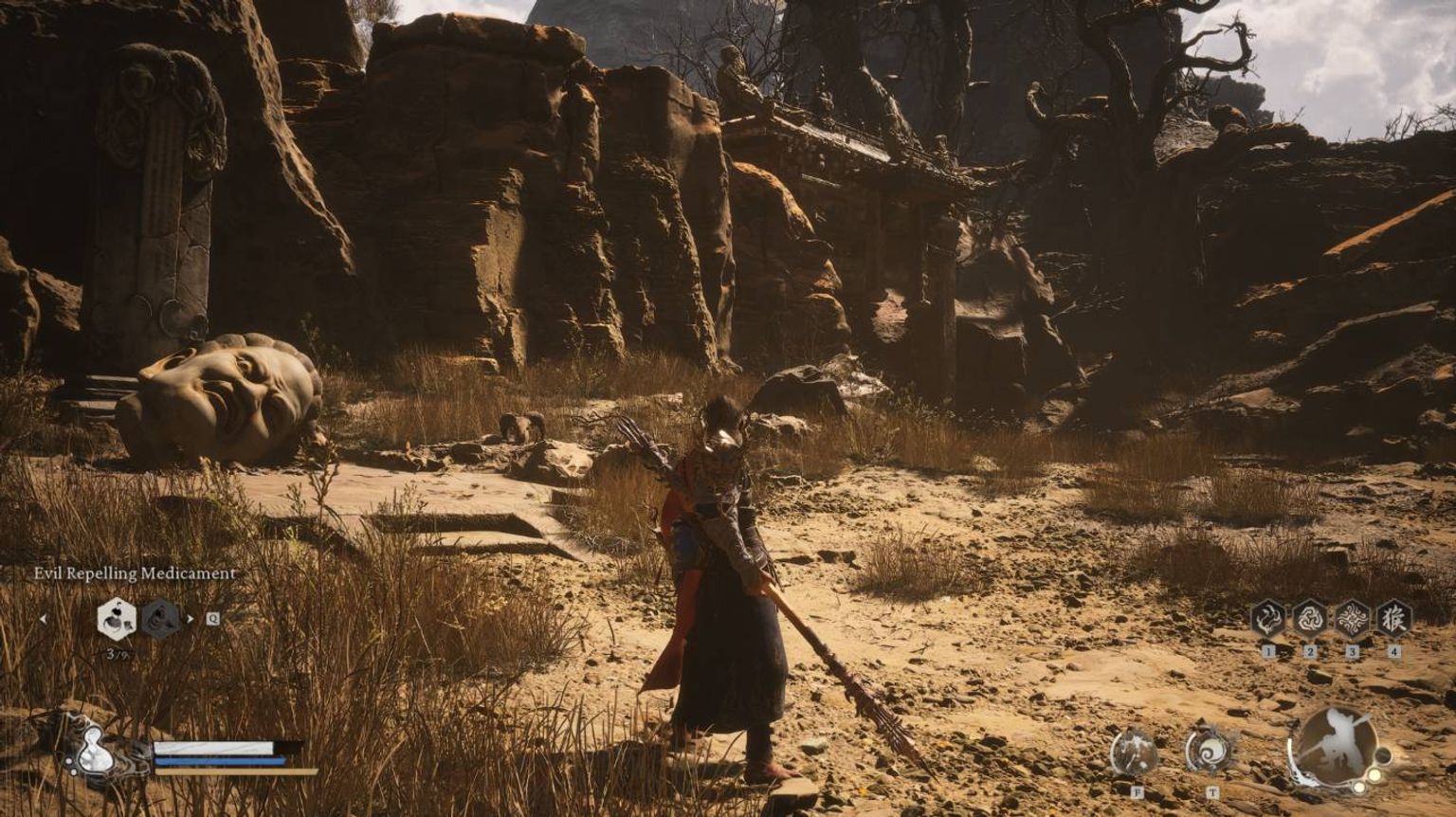The image size is (1456, 817).
Task: Select the Evil Repelling Medicament gourd icon
Action: click(x=117, y=620)
